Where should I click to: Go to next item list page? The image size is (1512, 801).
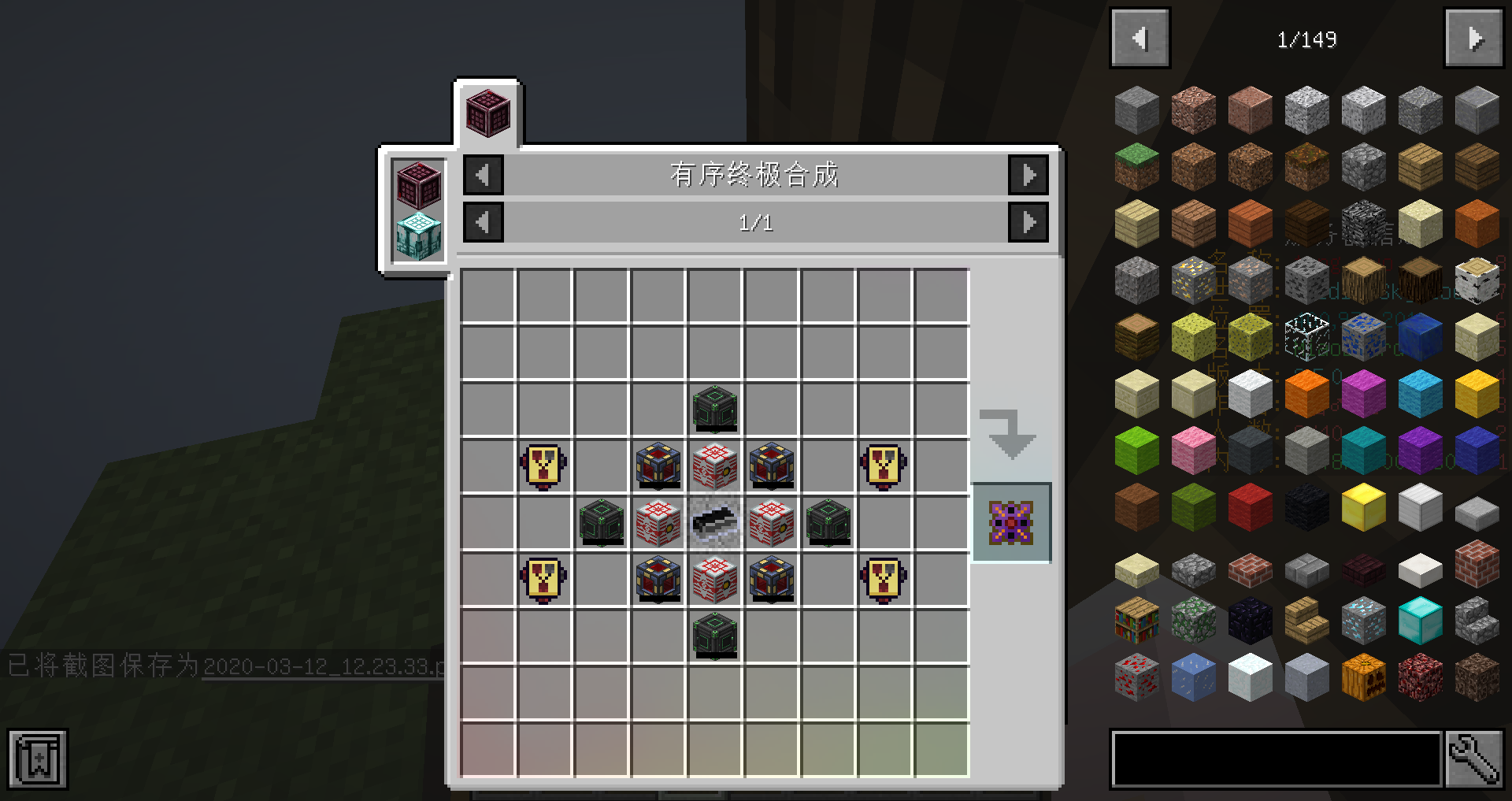point(1473,39)
